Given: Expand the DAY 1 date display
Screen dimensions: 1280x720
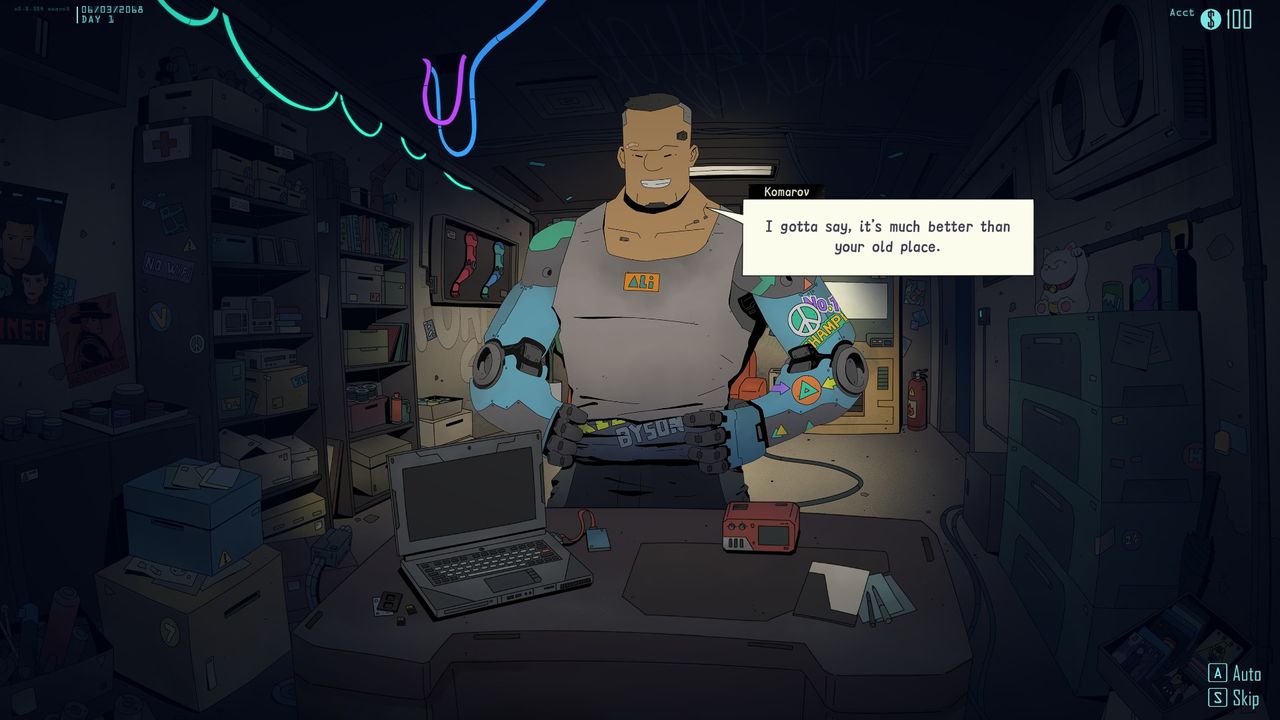Looking at the screenshot, I should [110, 14].
